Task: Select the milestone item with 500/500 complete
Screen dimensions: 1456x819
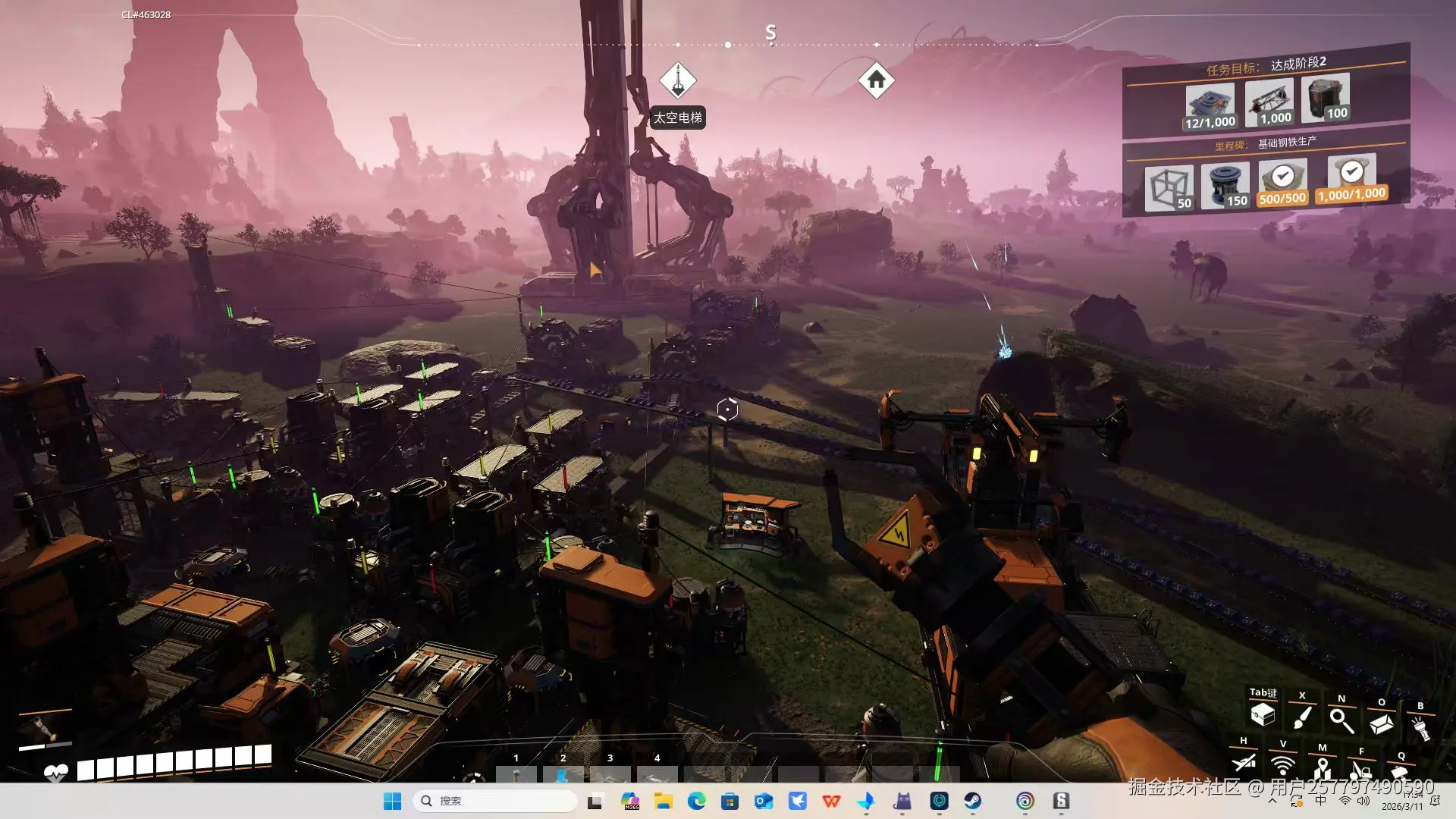Action: 1282,183
